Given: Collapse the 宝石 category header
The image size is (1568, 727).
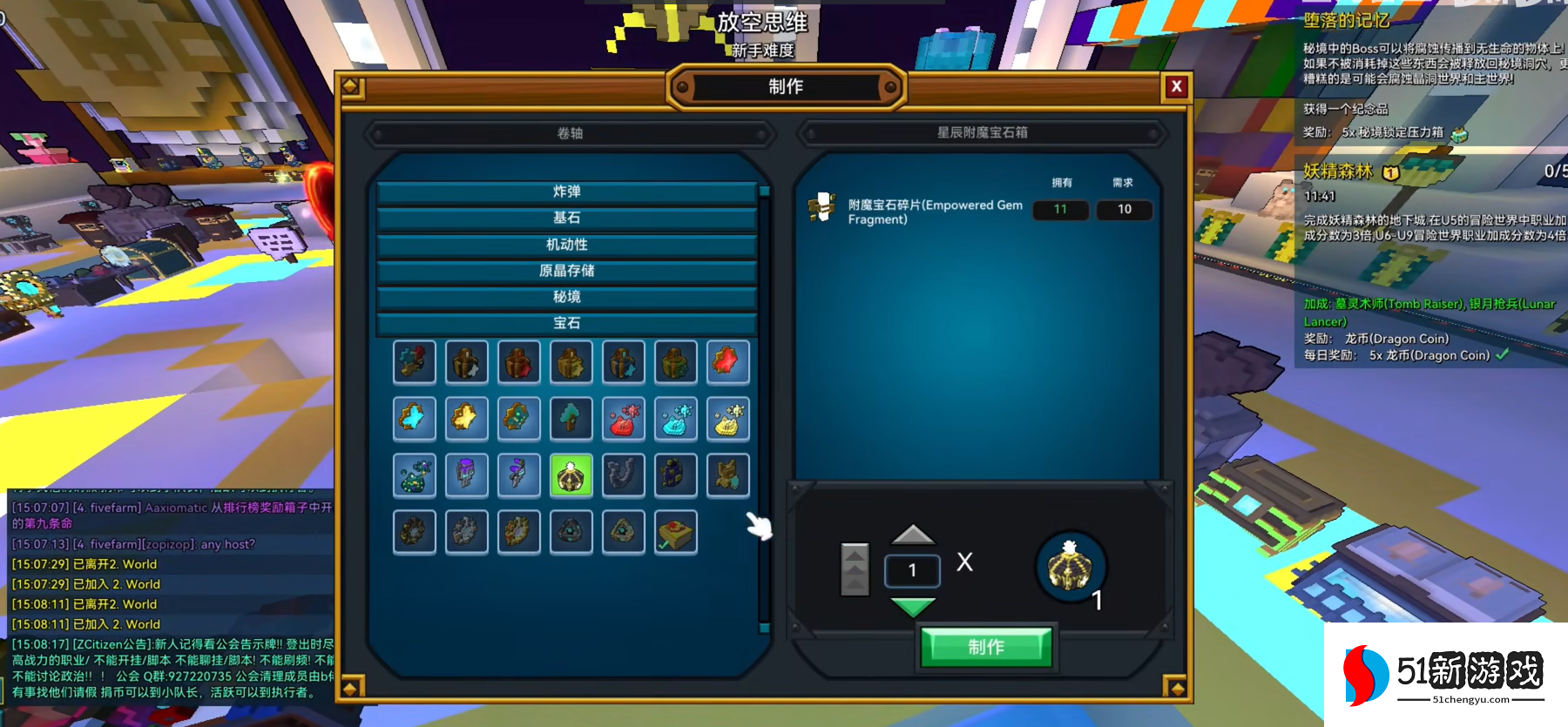Looking at the screenshot, I should (x=566, y=323).
